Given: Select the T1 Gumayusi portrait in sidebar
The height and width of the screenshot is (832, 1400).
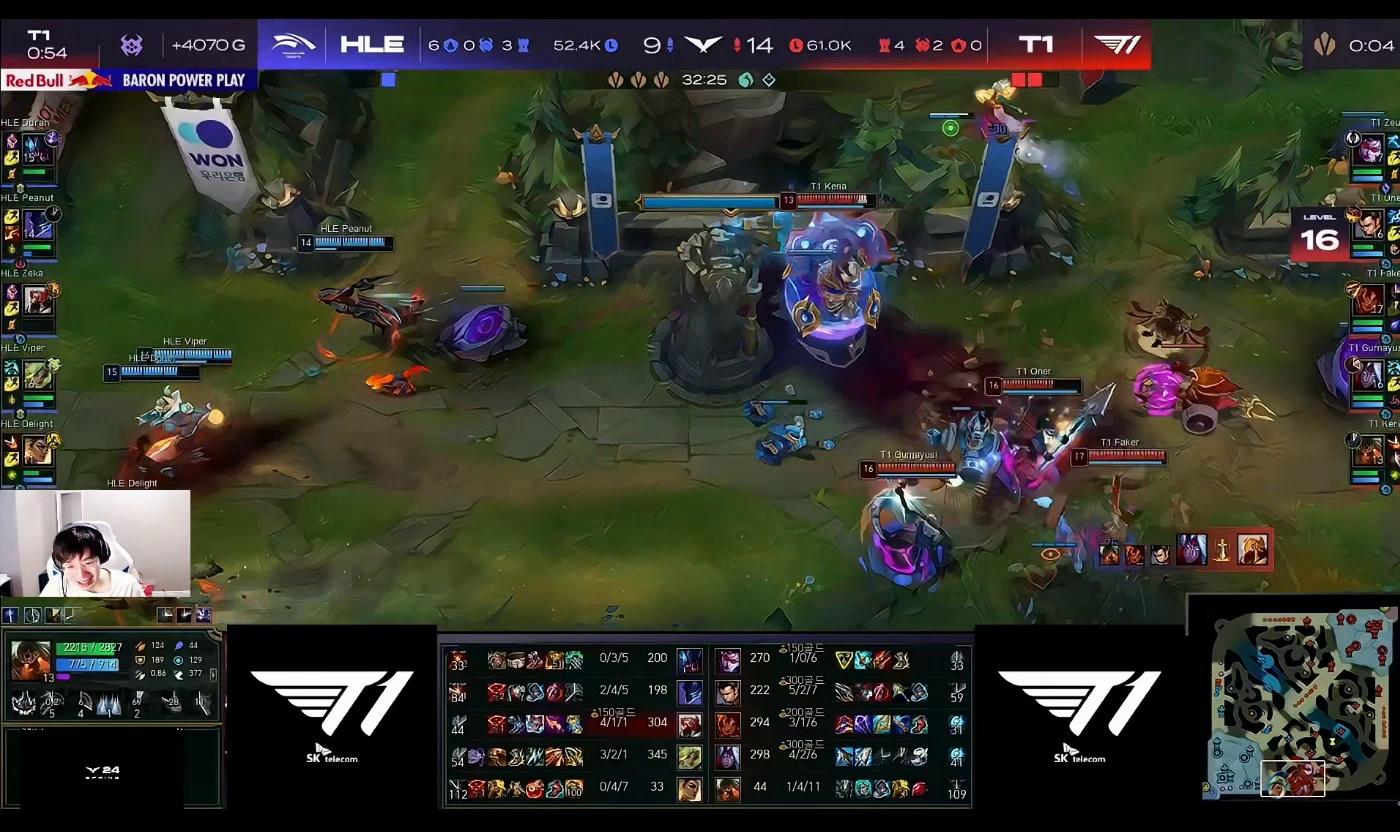Looking at the screenshot, I should pos(1369,375).
